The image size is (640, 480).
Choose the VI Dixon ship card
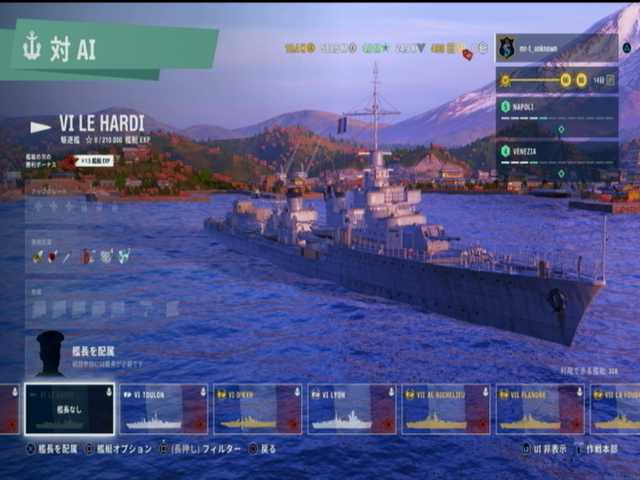[x=258, y=410]
